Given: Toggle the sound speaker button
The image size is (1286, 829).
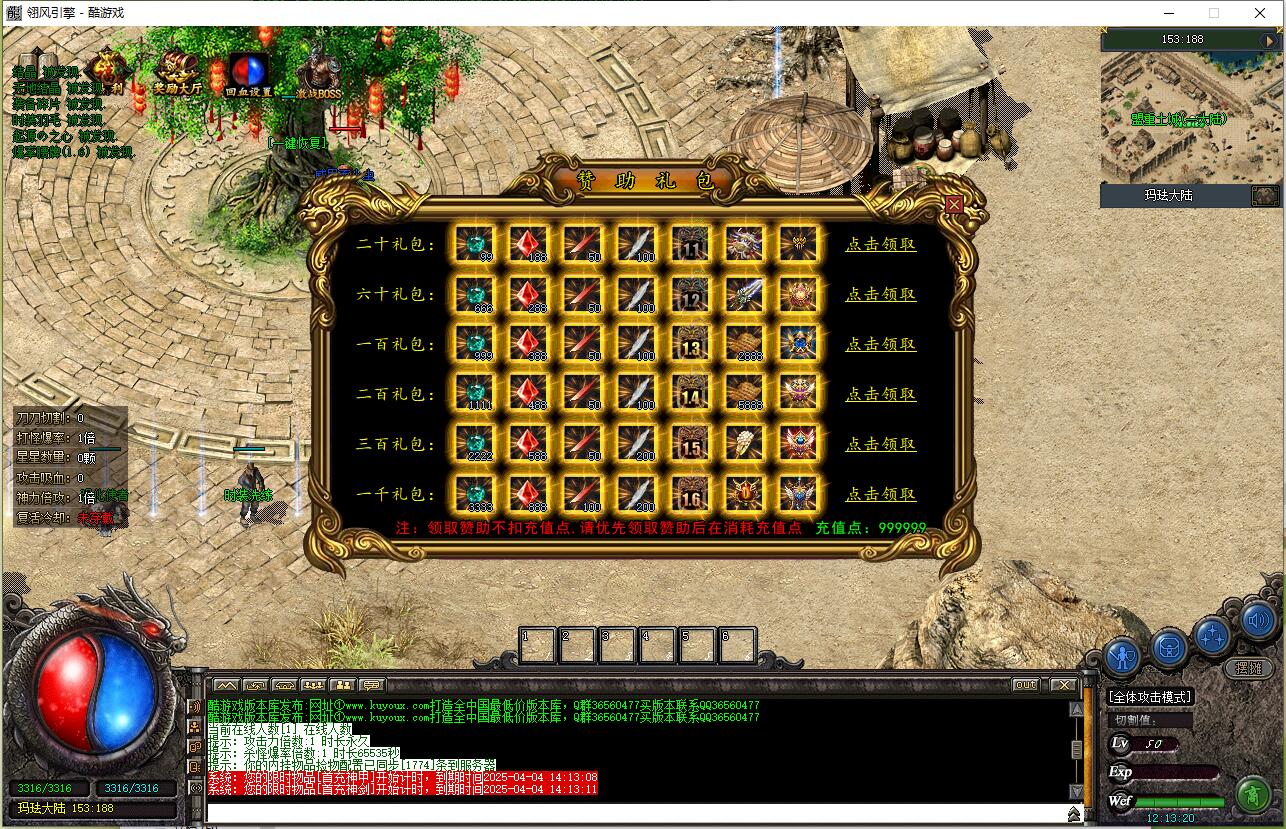Looking at the screenshot, I should [1259, 622].
